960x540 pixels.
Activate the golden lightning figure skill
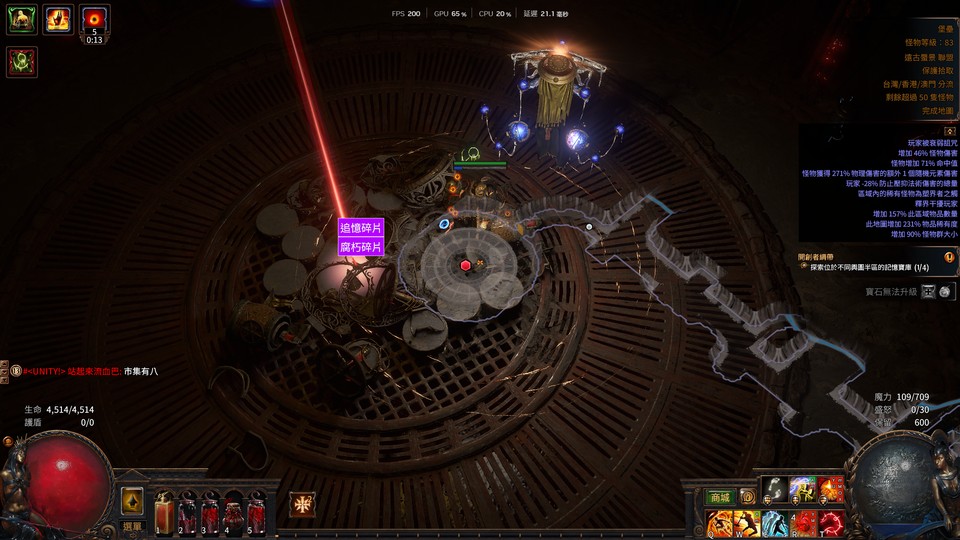point(803,489)
